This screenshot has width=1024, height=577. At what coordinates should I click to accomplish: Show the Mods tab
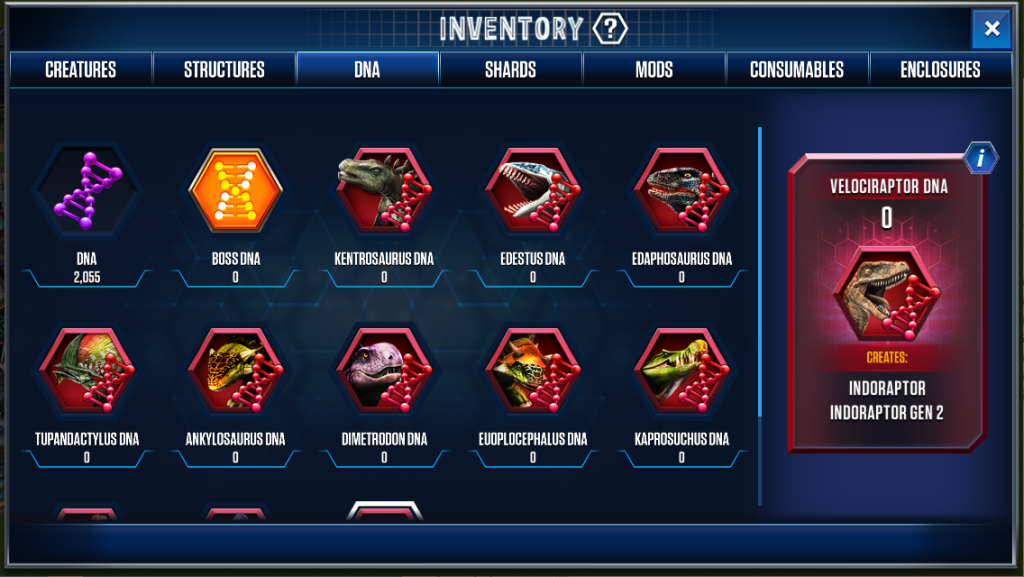pyautogui.click(x=653, y=70)
